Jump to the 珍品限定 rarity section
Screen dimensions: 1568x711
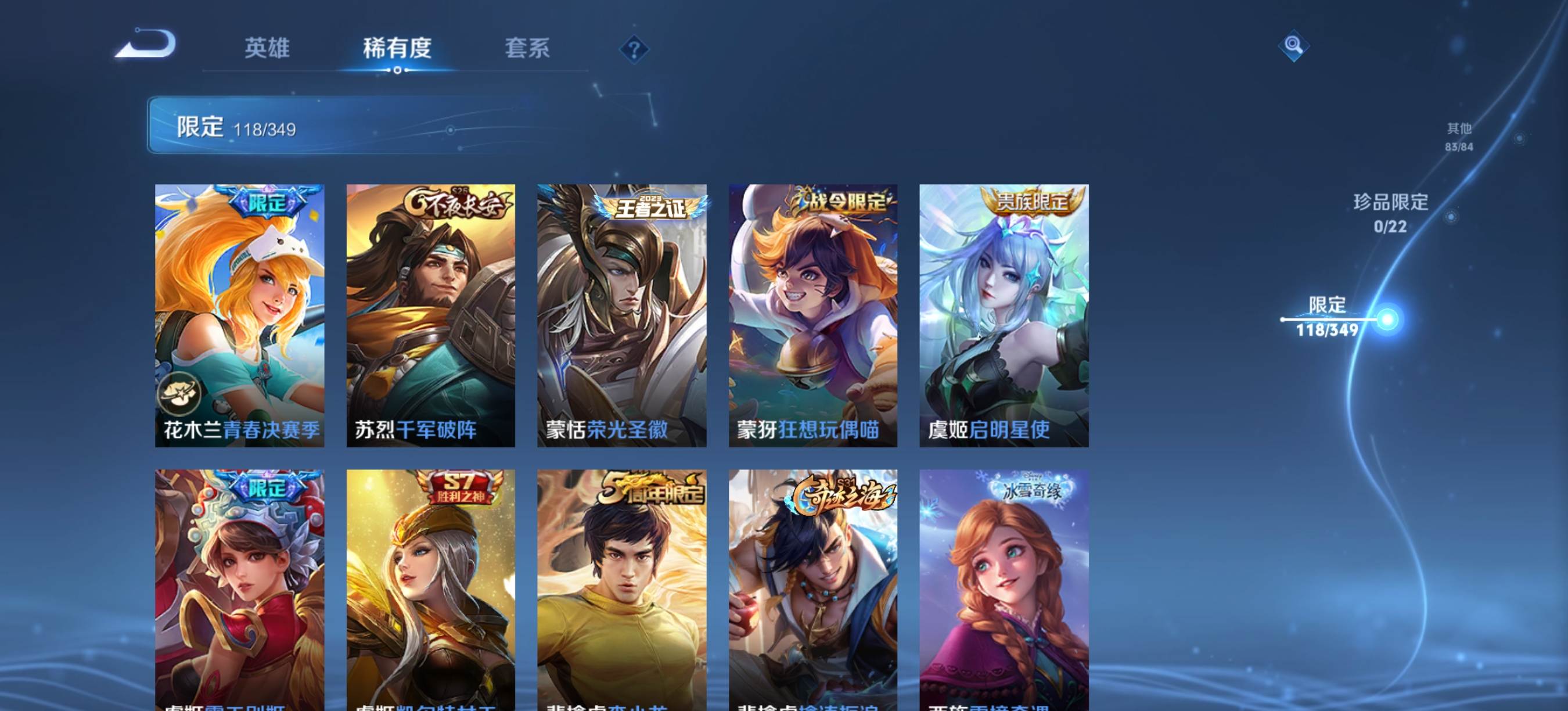[x=1390, y=213]
